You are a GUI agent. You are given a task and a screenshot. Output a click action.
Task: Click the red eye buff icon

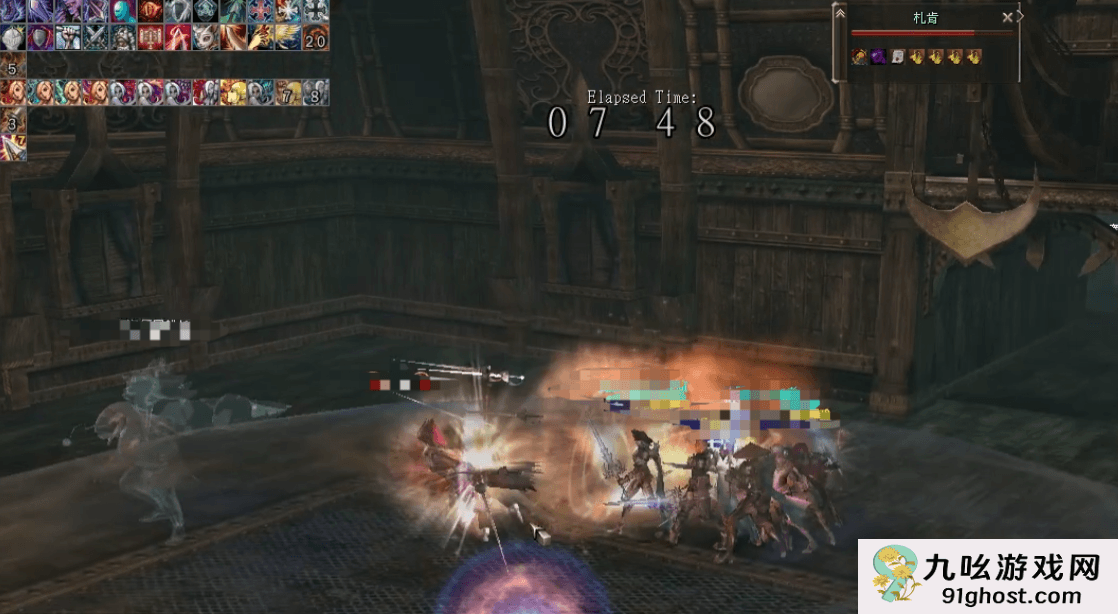[150, 11]
